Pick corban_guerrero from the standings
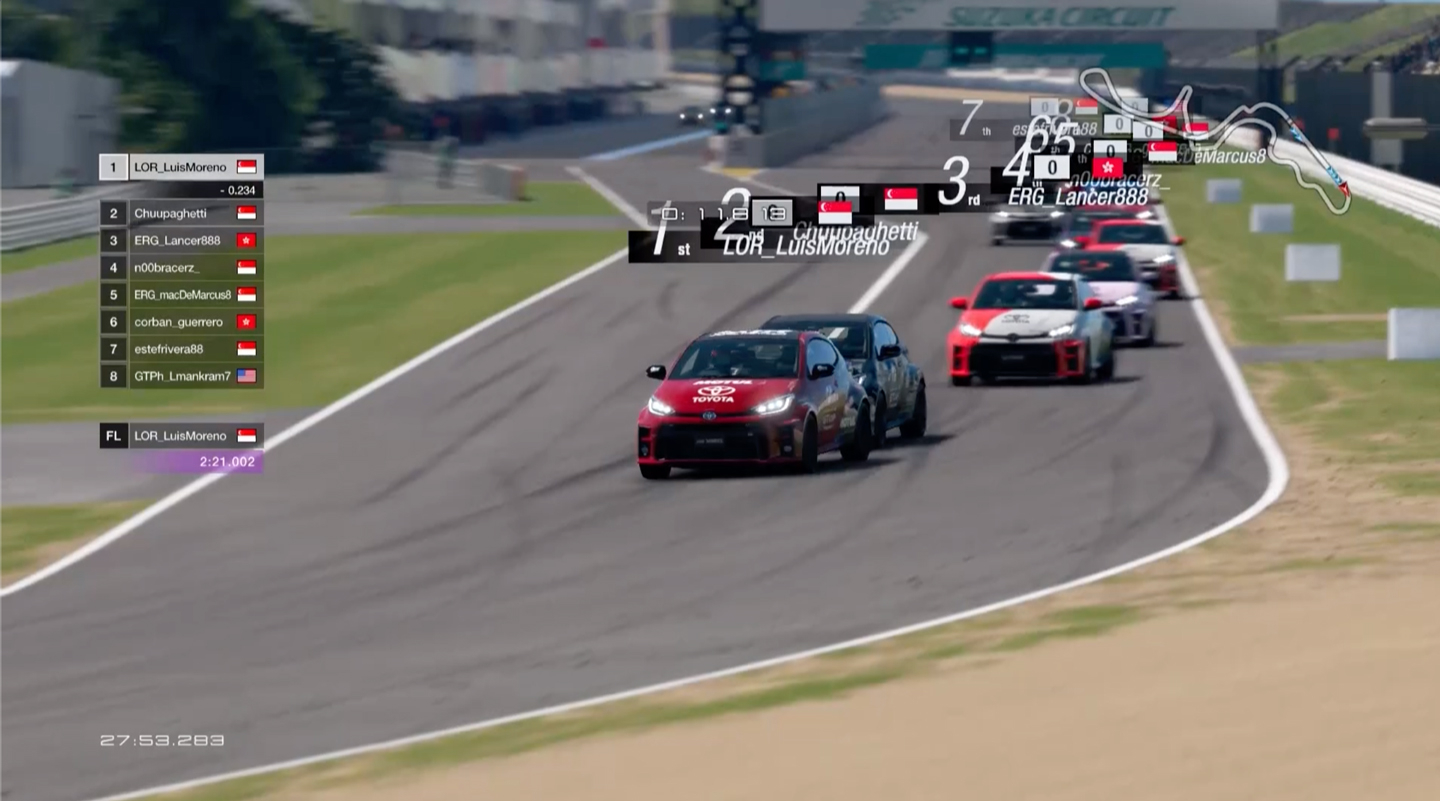Image resolution: width=1440 pixels, height=801 pixels. point(181,322)
